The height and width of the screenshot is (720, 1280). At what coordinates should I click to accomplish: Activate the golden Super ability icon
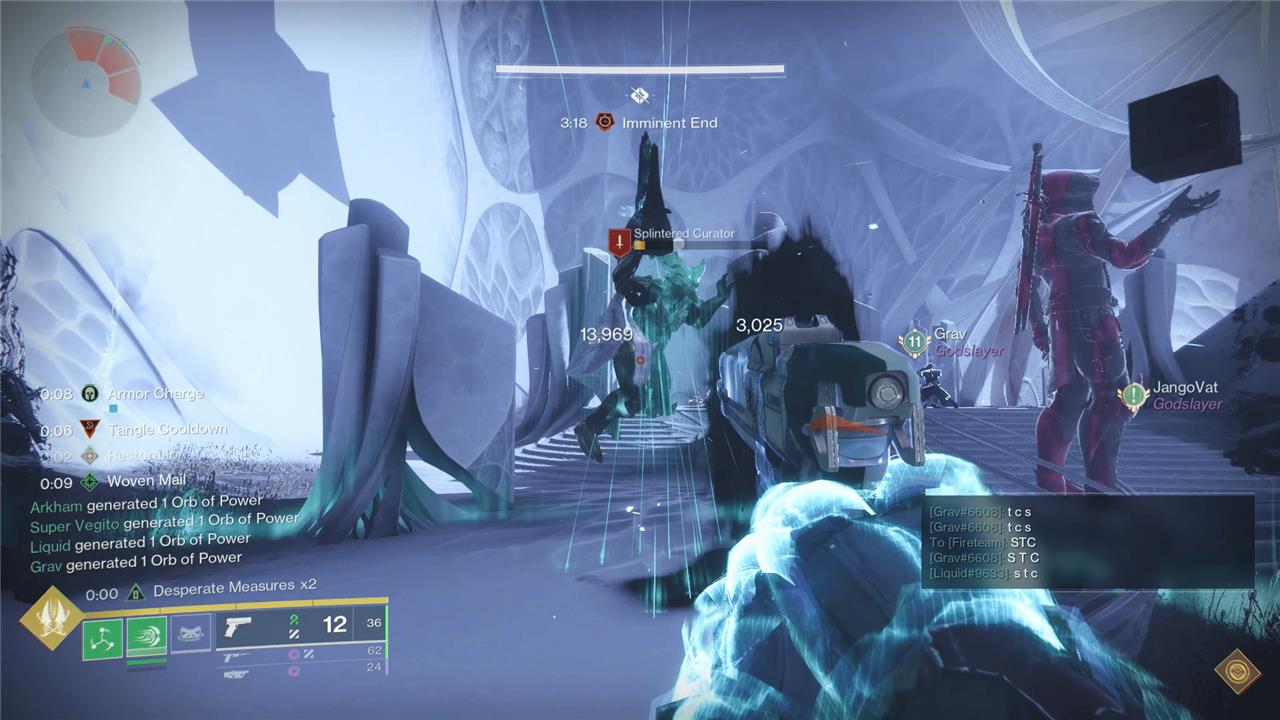pos(48,618)
